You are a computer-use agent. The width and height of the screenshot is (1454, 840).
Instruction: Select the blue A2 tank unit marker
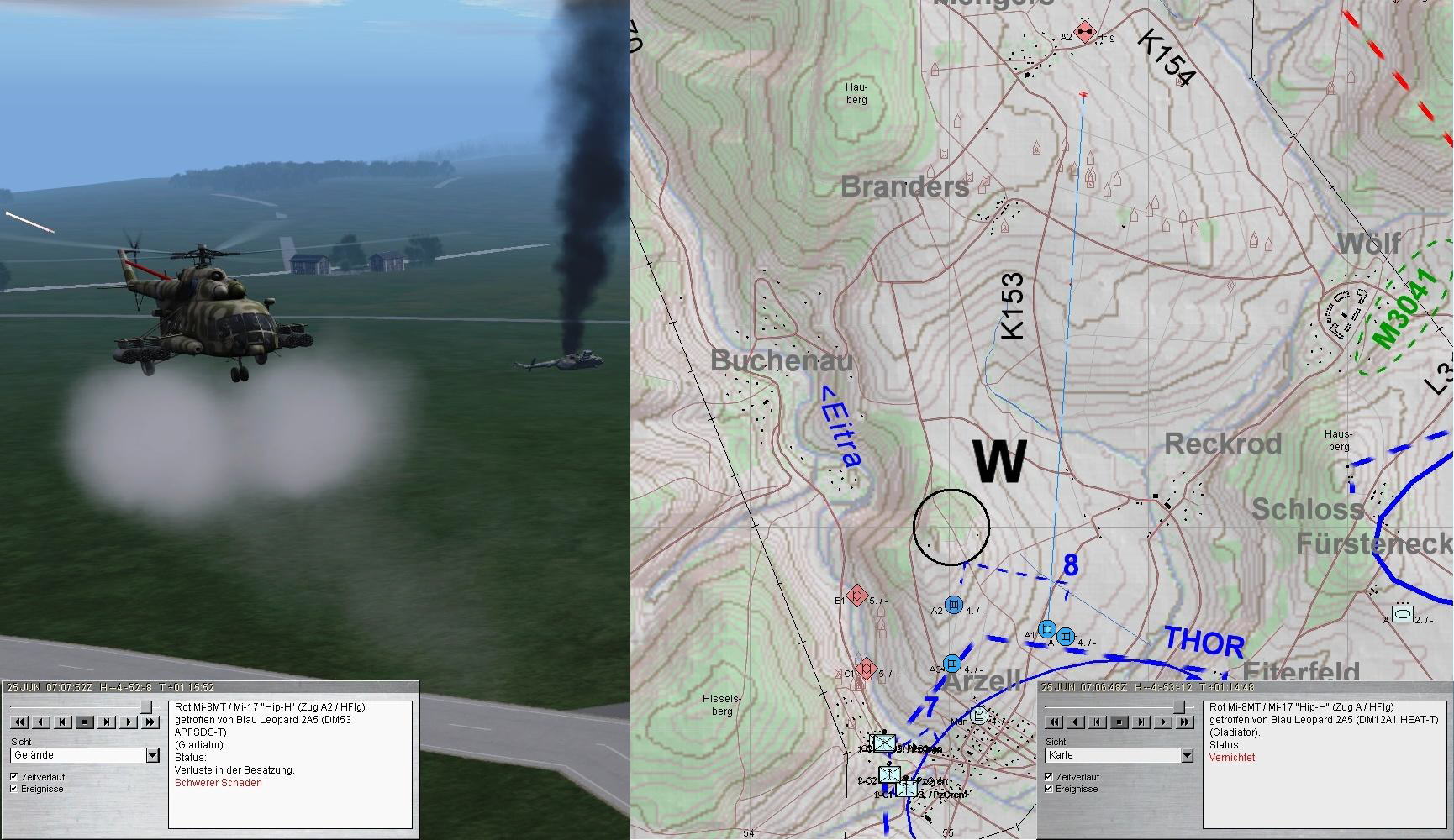point(953,606)
